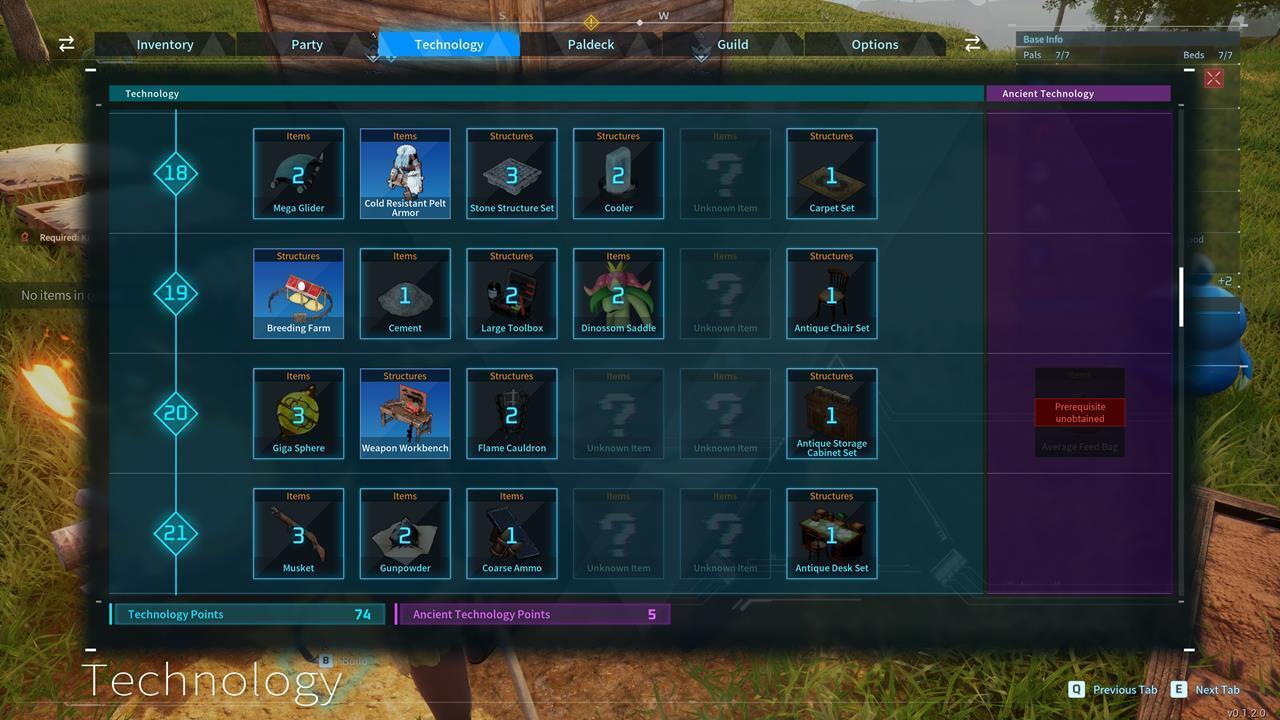Open the Guild tab
Screen dimensions: 1280x720
[732, 44]
